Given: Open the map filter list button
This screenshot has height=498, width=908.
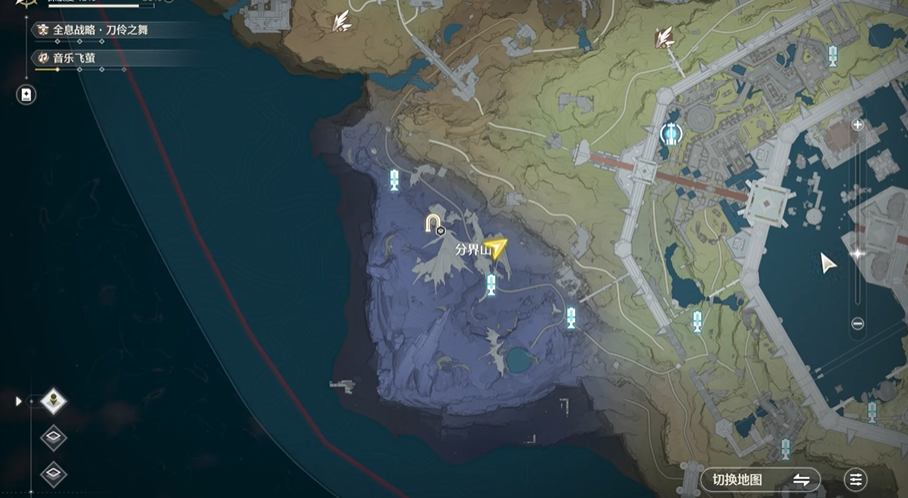Looking at the screenshot, I should click(856, 480).
